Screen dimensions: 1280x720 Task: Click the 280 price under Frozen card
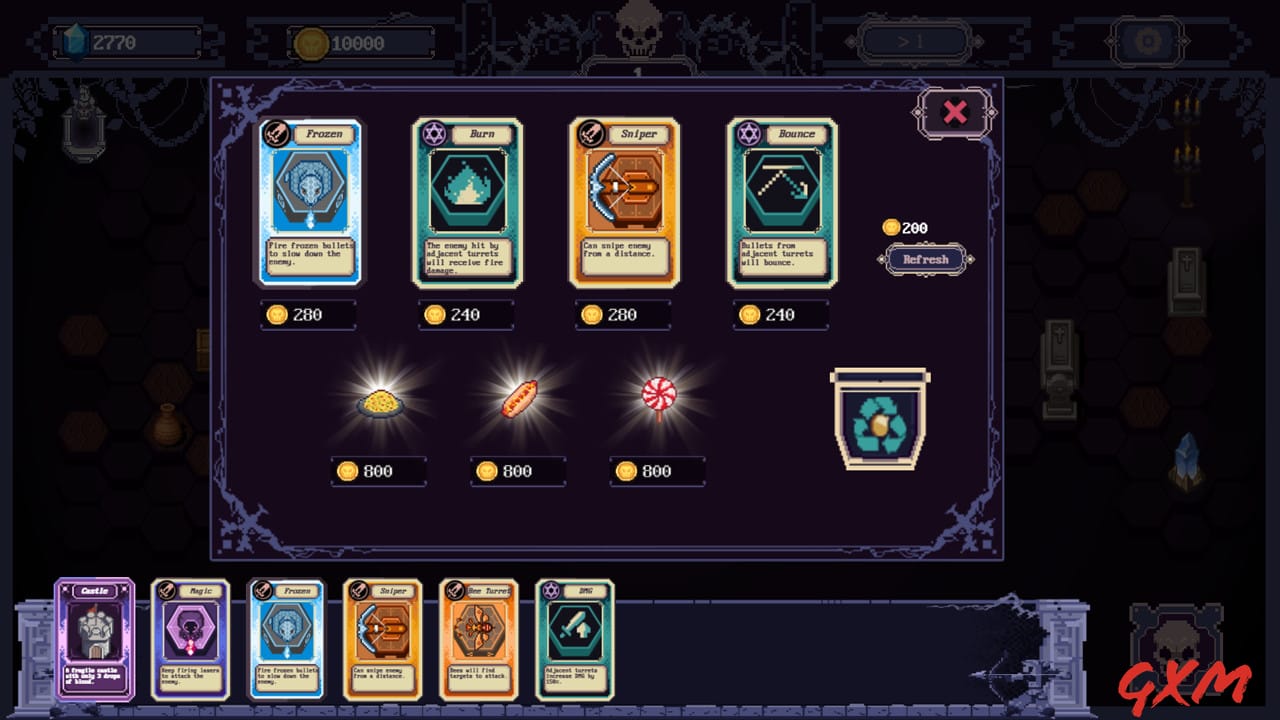(x=309, y=315)
